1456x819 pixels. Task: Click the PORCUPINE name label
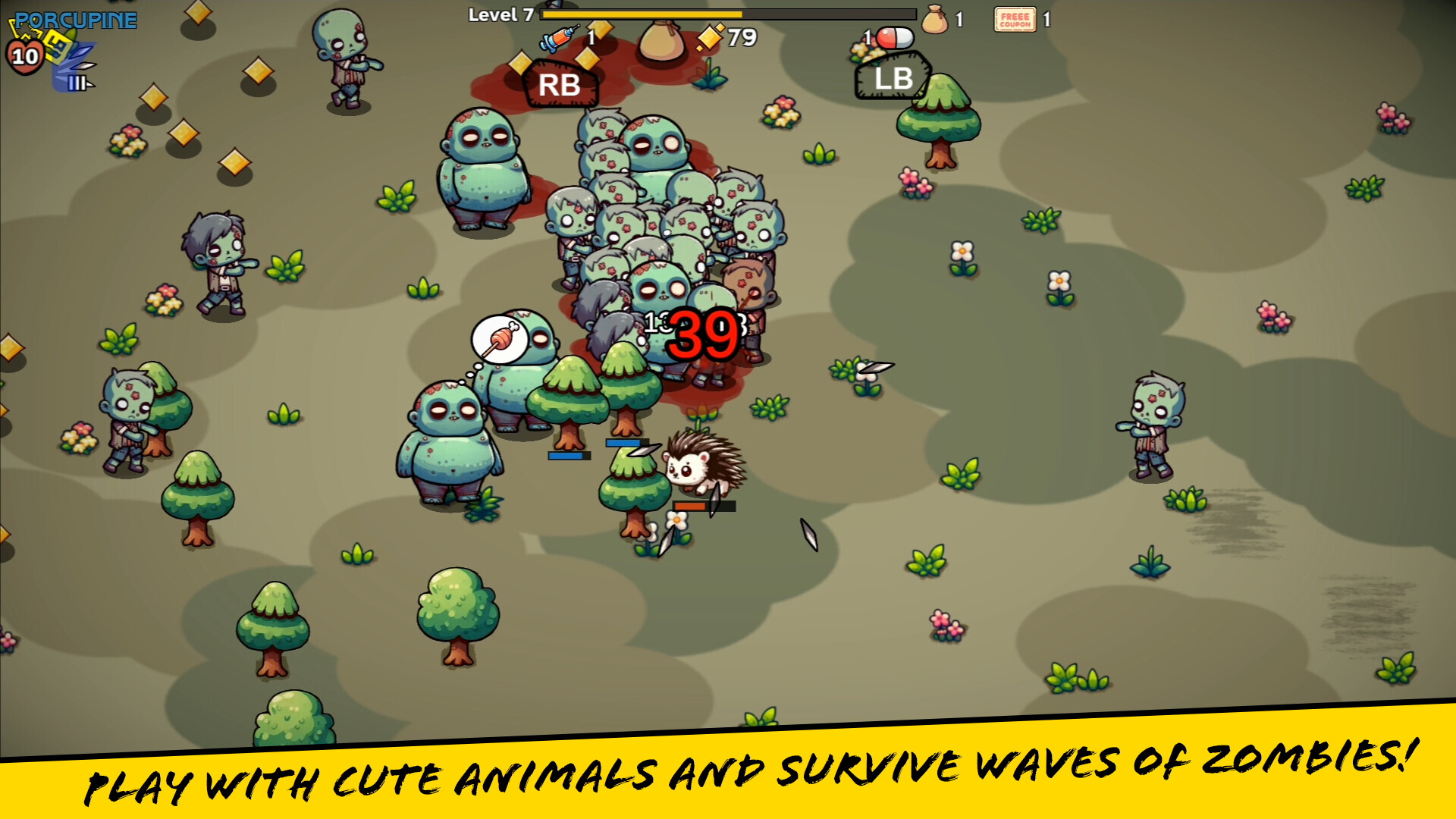coord(76,20)
